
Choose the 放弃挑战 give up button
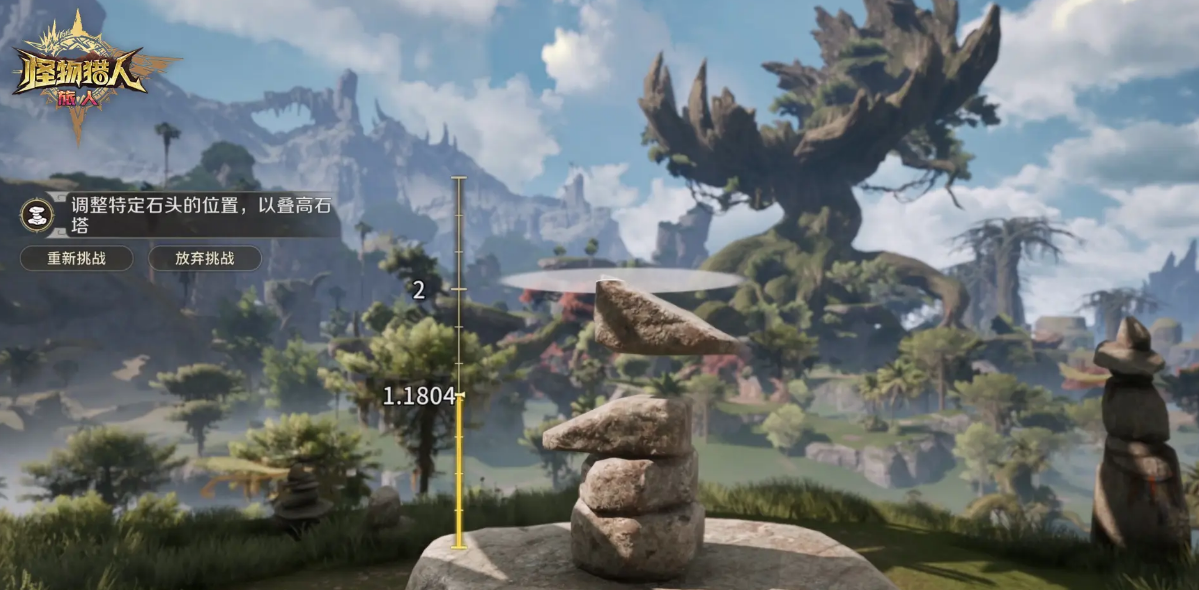tap(205, 258)
